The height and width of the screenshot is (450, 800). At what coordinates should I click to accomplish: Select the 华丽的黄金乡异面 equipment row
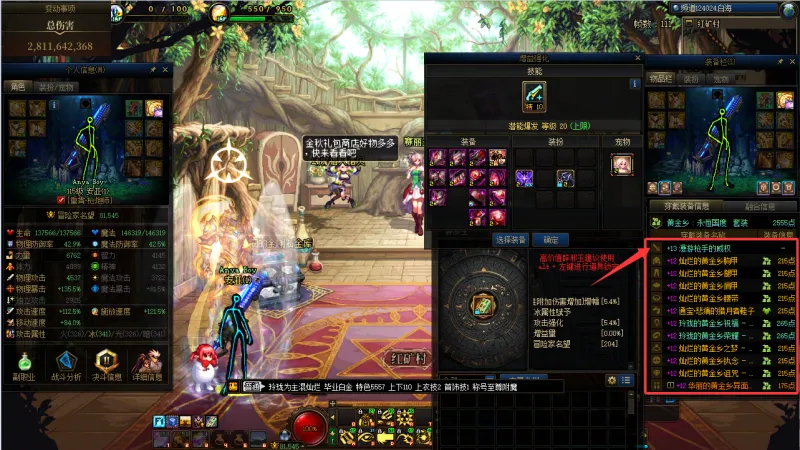(x=720, y=385)
